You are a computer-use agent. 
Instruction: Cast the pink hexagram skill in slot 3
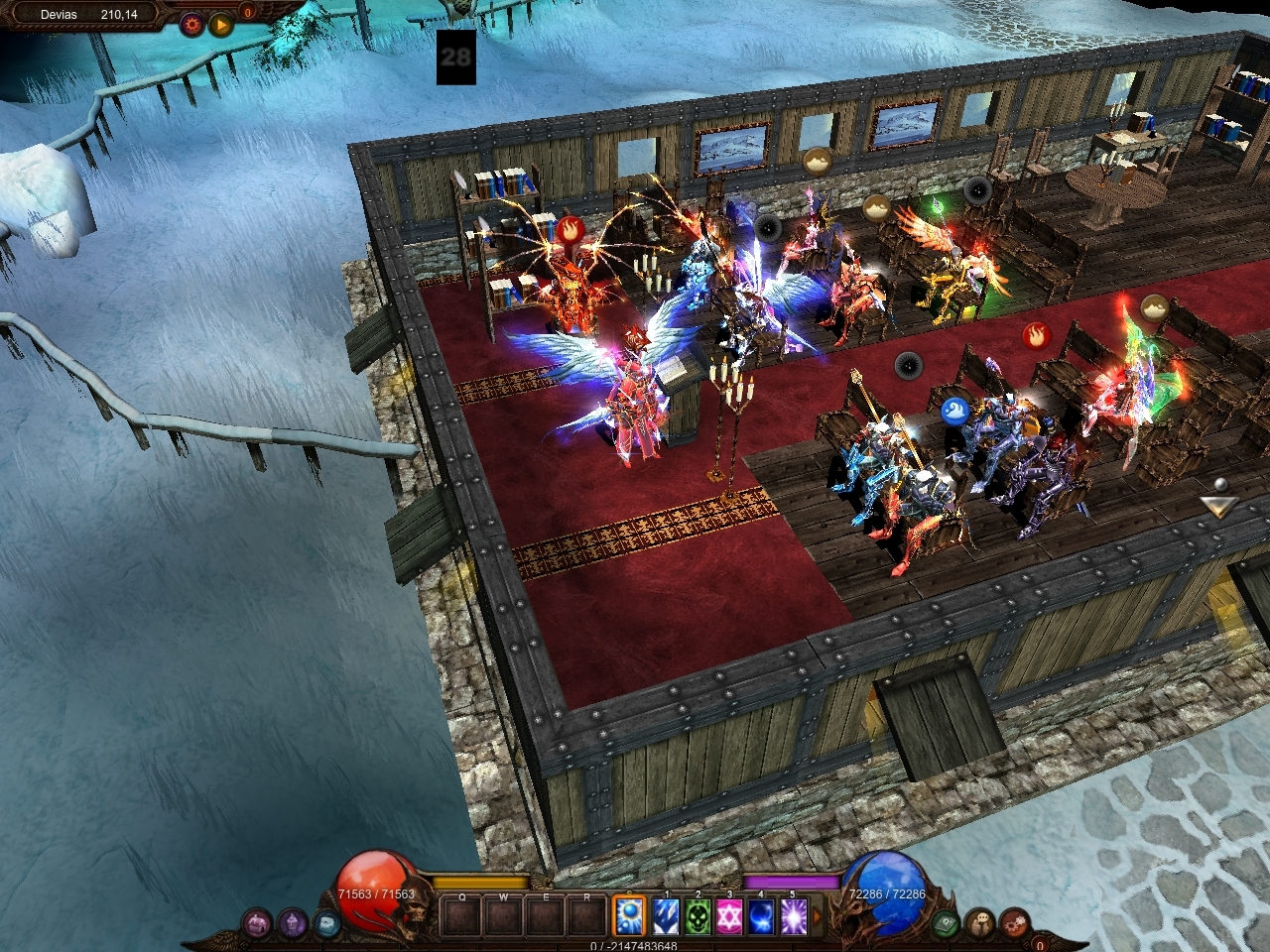[728, 914]
